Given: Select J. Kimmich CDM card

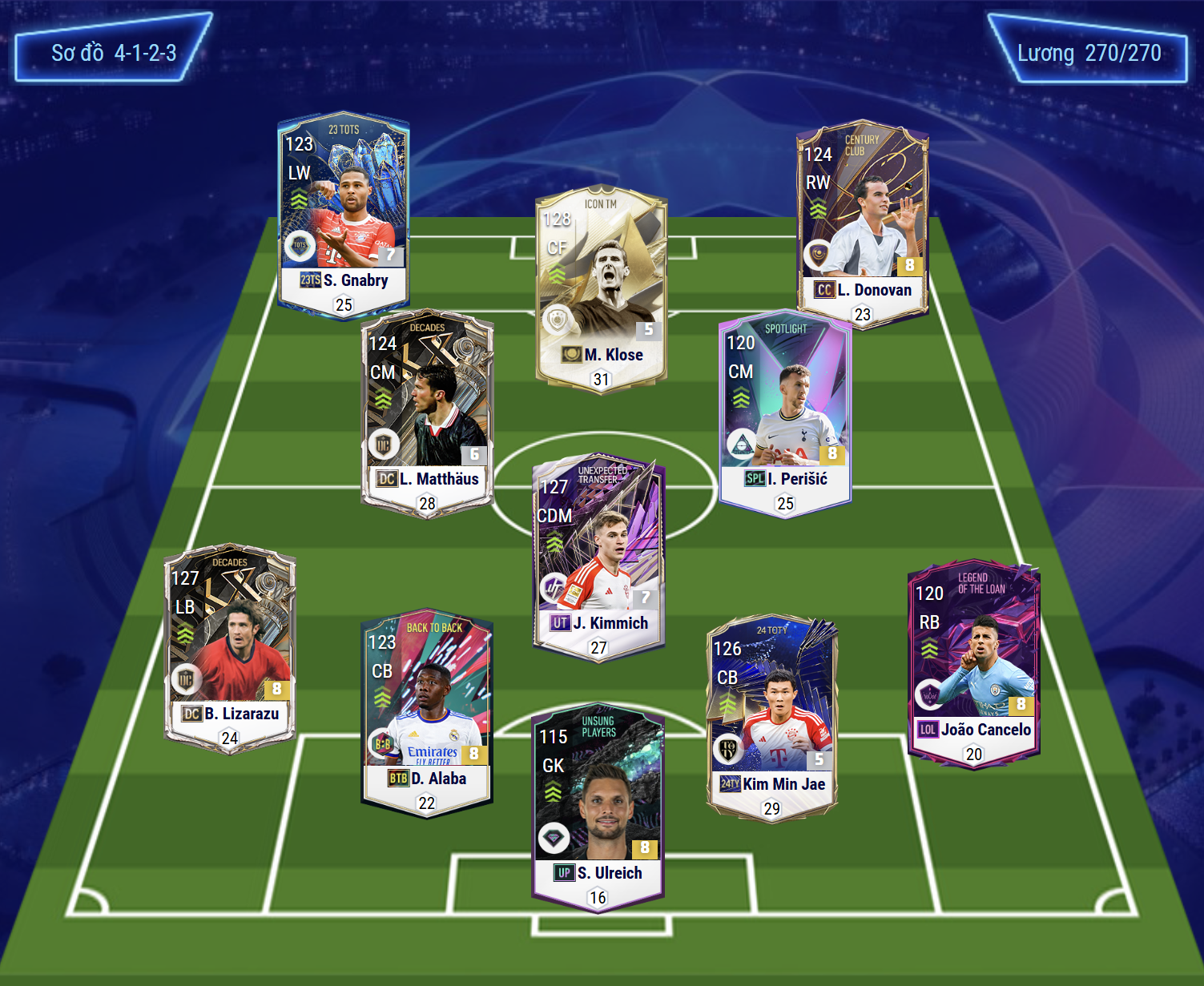Looking at the screenshot, I should coord(598,557).
